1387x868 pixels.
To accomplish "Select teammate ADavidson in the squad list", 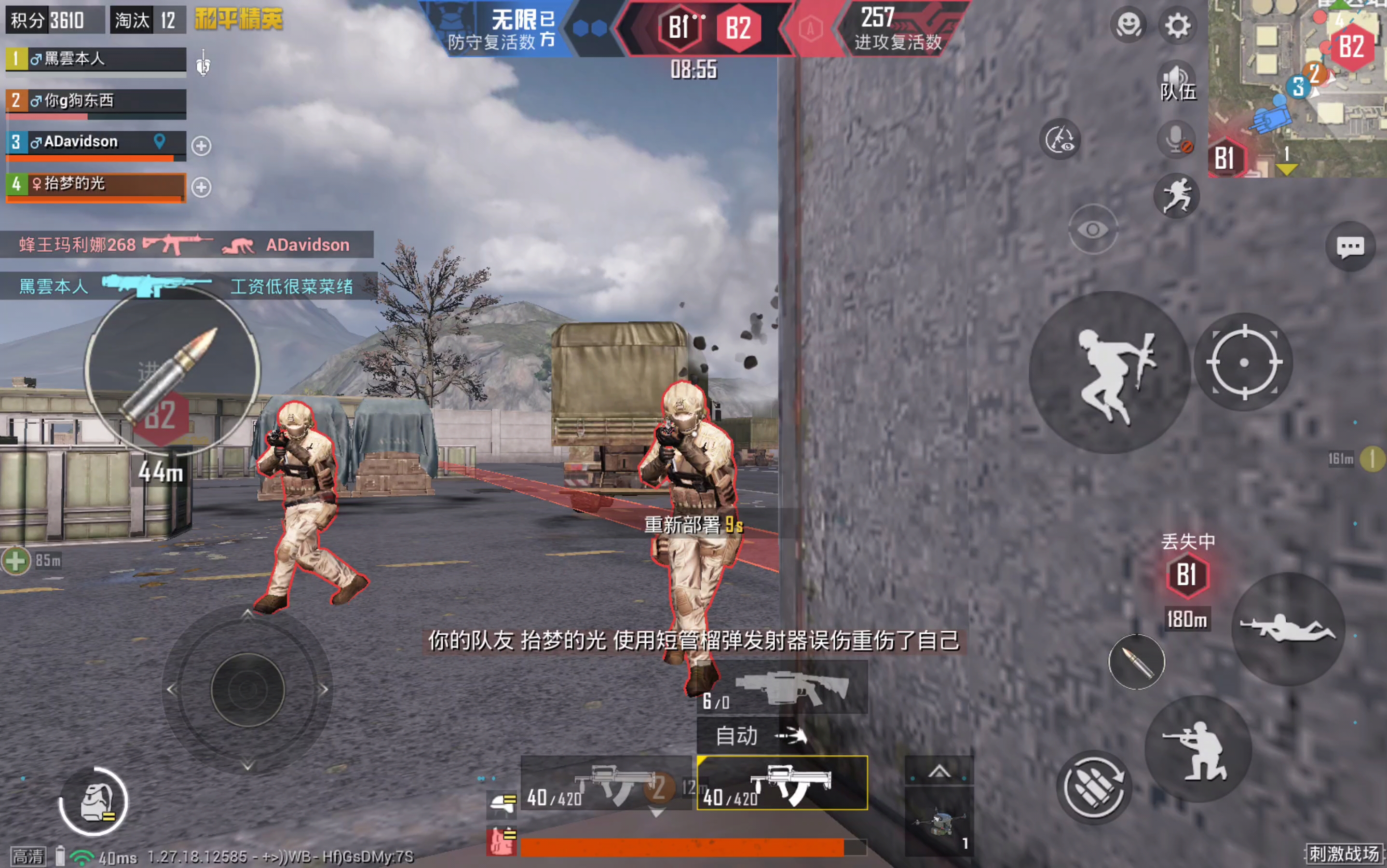I will click(95, 142).
